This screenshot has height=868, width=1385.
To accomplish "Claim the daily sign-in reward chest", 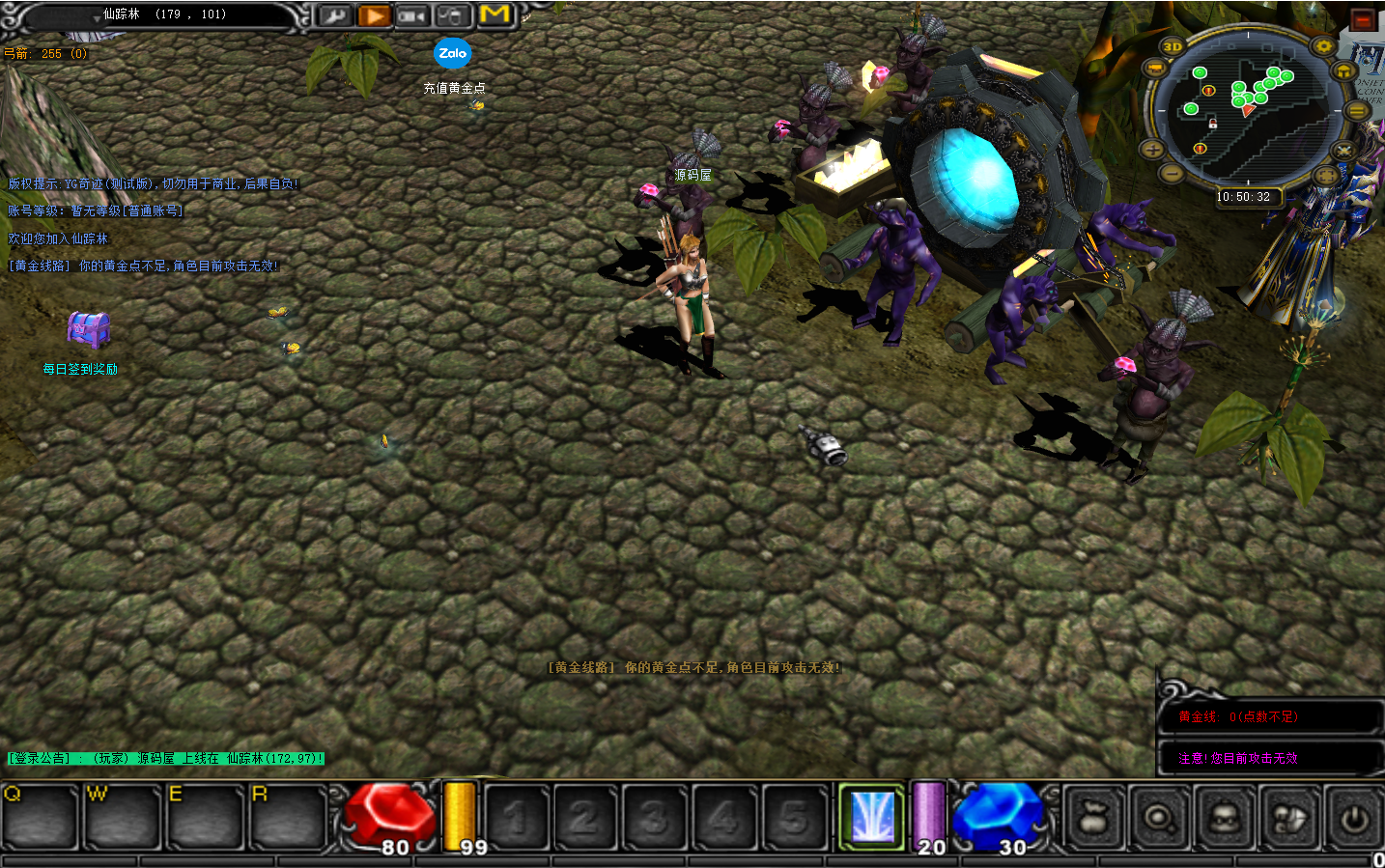I will coord(88,330).
